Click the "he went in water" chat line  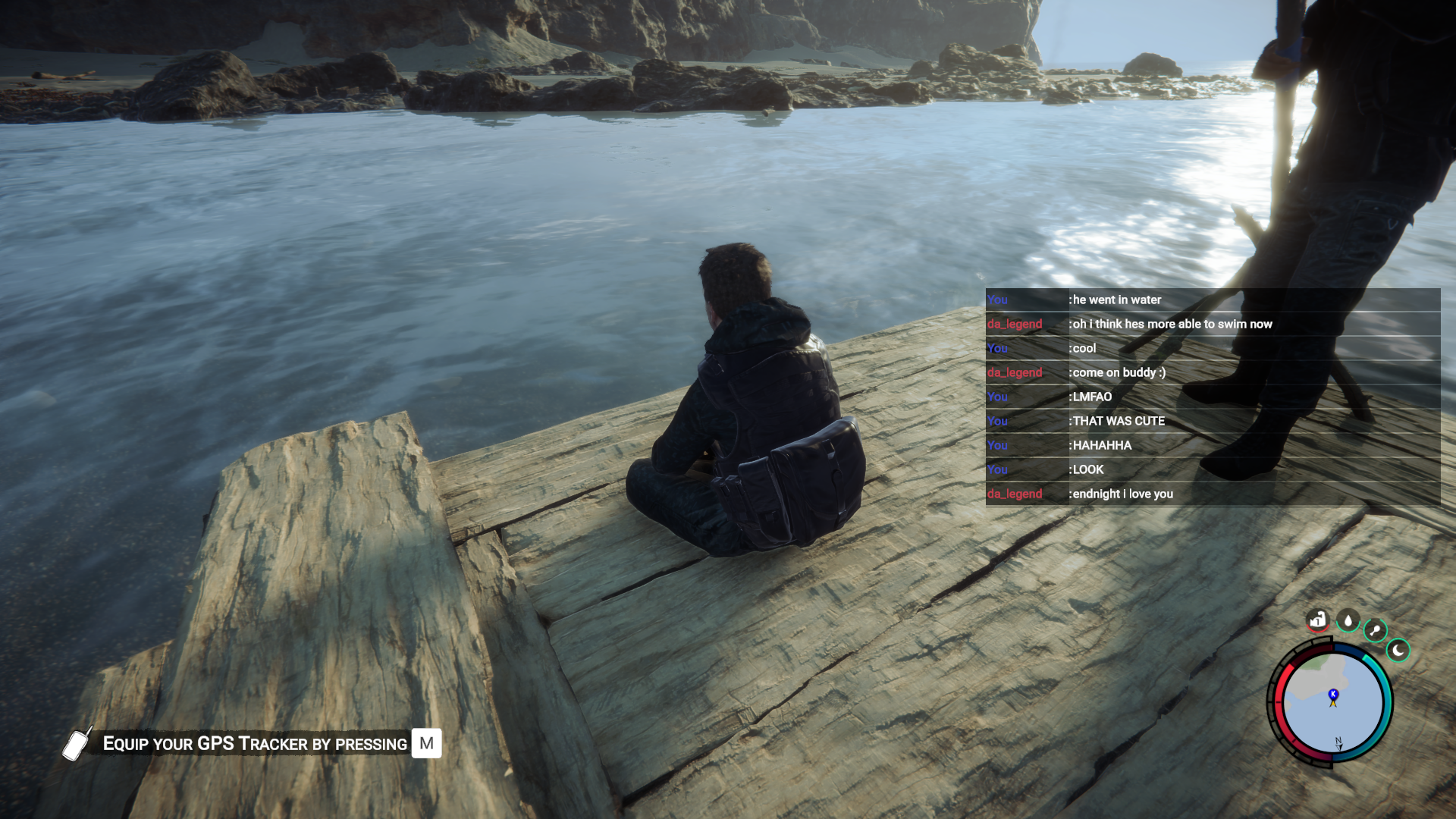click(x=1116, y=300)
